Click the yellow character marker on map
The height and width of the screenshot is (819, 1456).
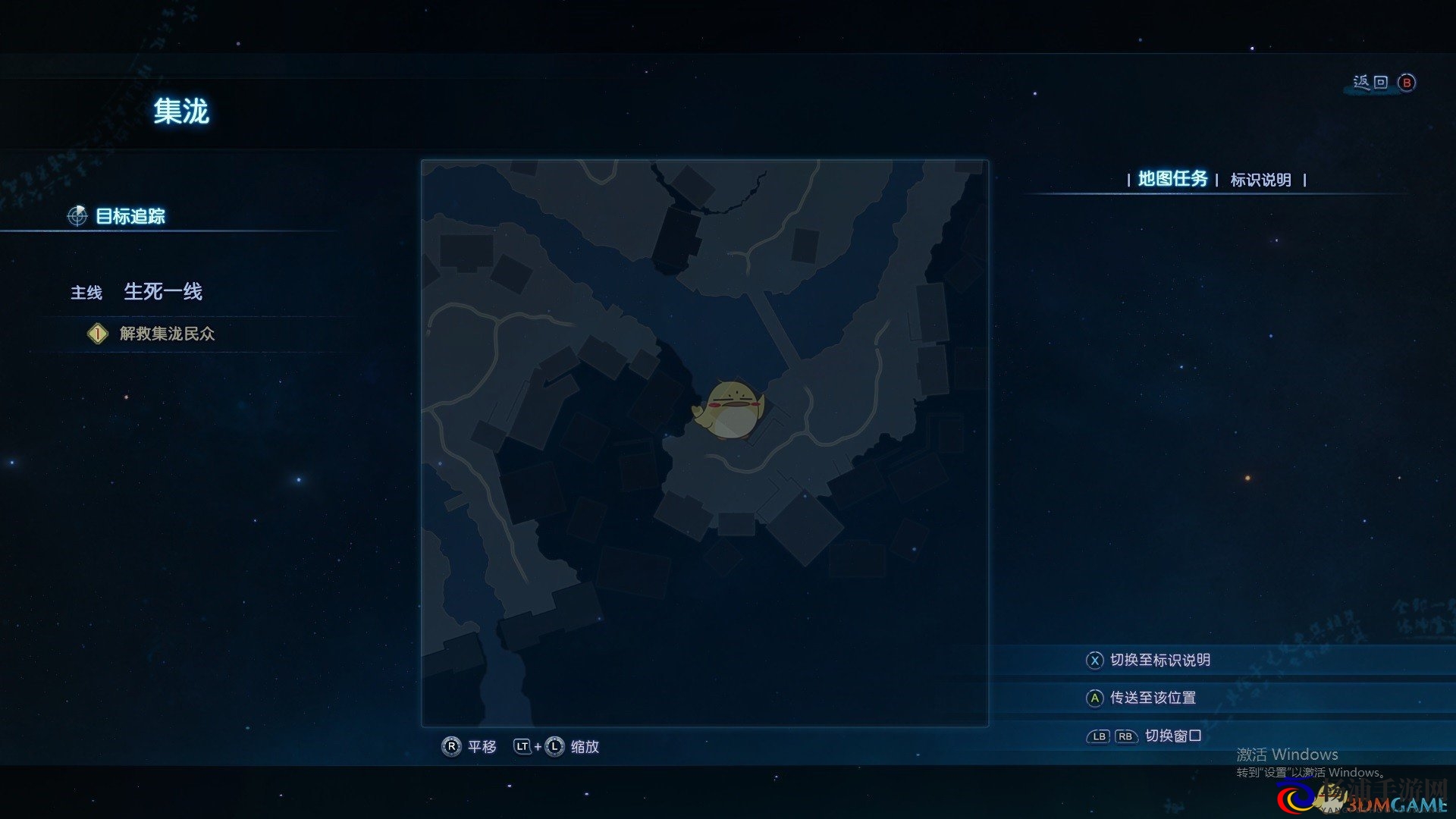click(730, 410)
